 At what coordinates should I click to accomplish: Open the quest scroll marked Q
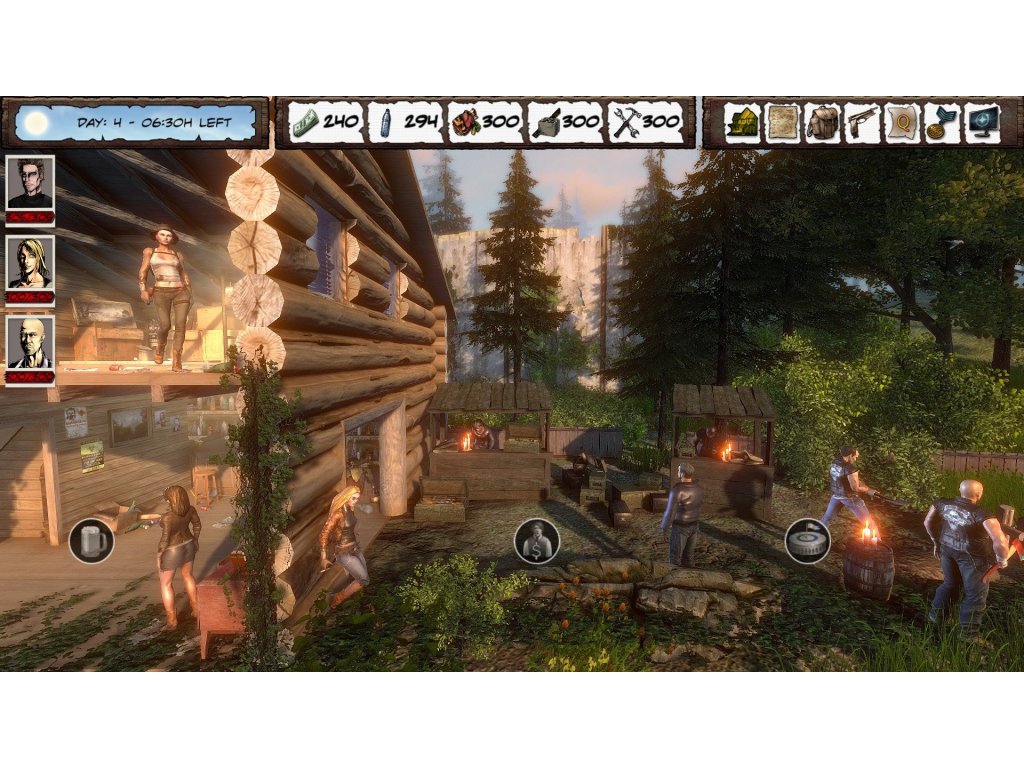[x=902, y=123]
